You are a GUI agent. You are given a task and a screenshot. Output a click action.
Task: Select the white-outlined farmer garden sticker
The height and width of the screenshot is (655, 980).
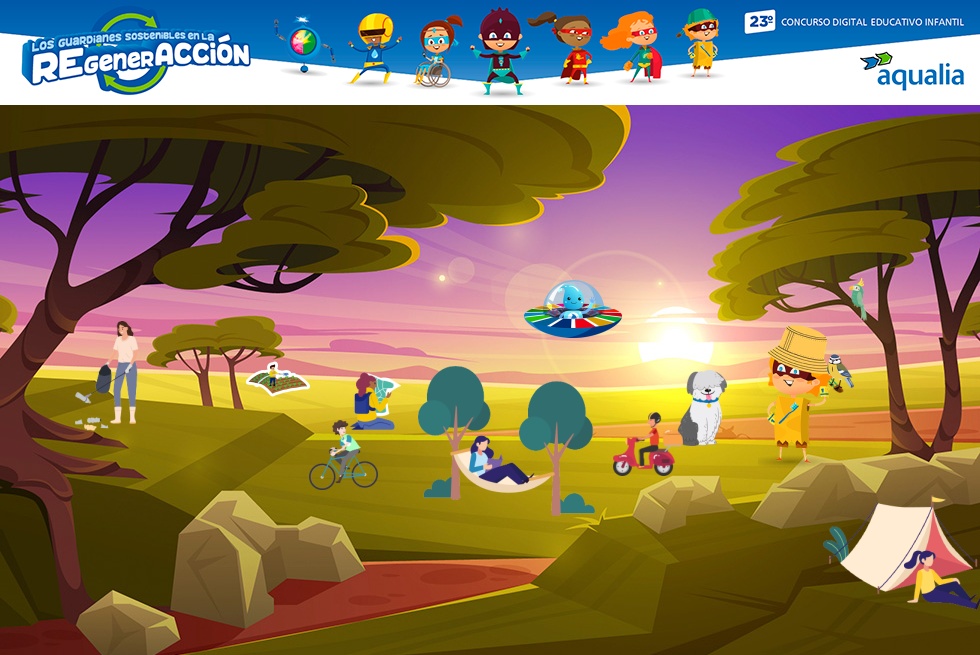pos(277,379)
